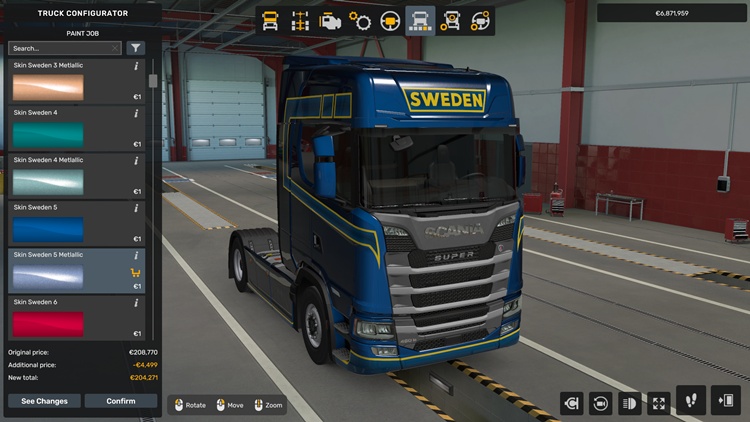Viewport: 750px width, 422px height.
Task: Open the engine configuration tab
Action: pyautogui.click(x=330, y=20)
